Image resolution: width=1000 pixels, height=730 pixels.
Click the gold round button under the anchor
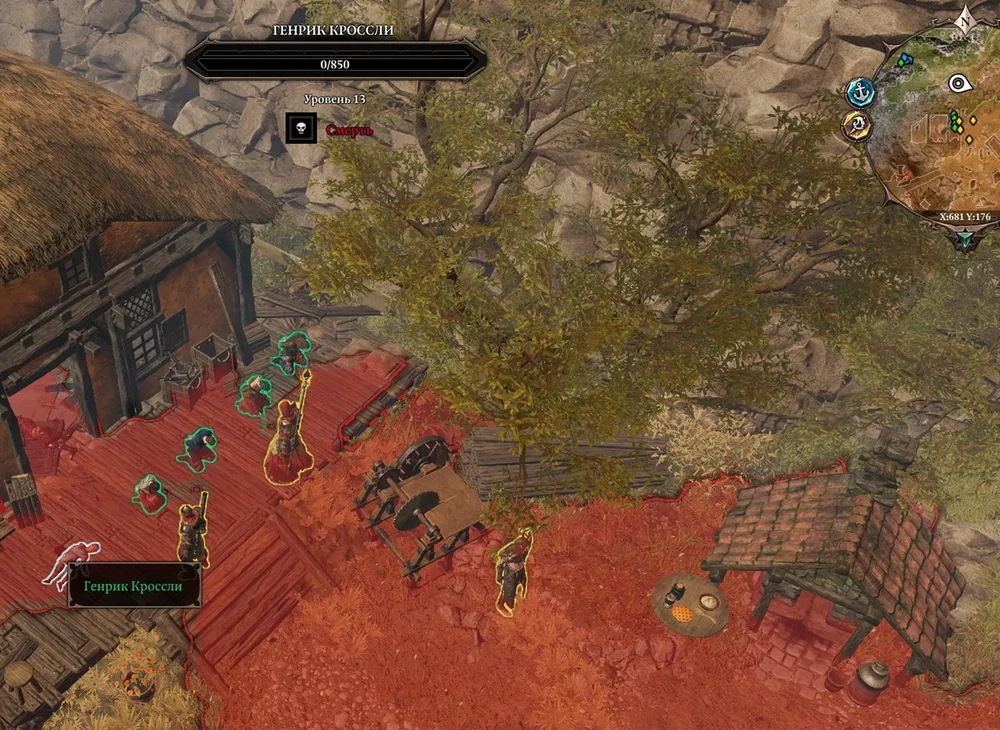(857, 125)
